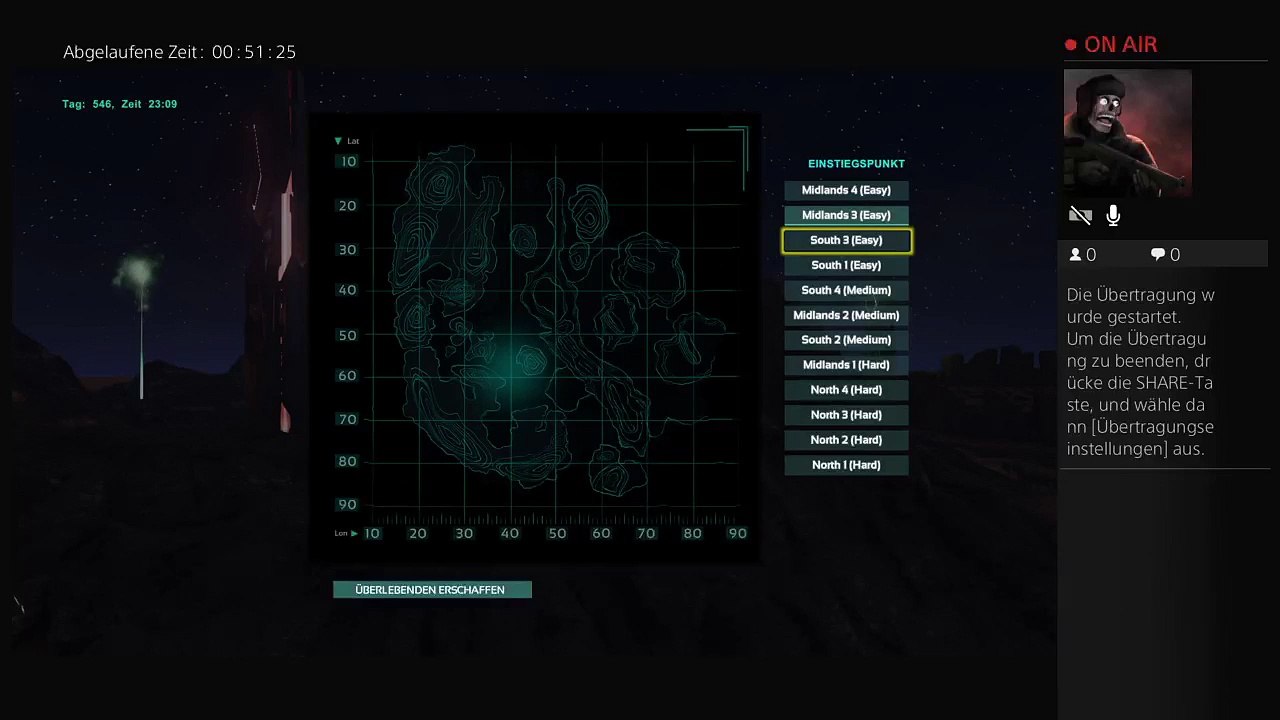
Task: Choose South 4 (Medium) spawn point
Action: click(846, 290)
